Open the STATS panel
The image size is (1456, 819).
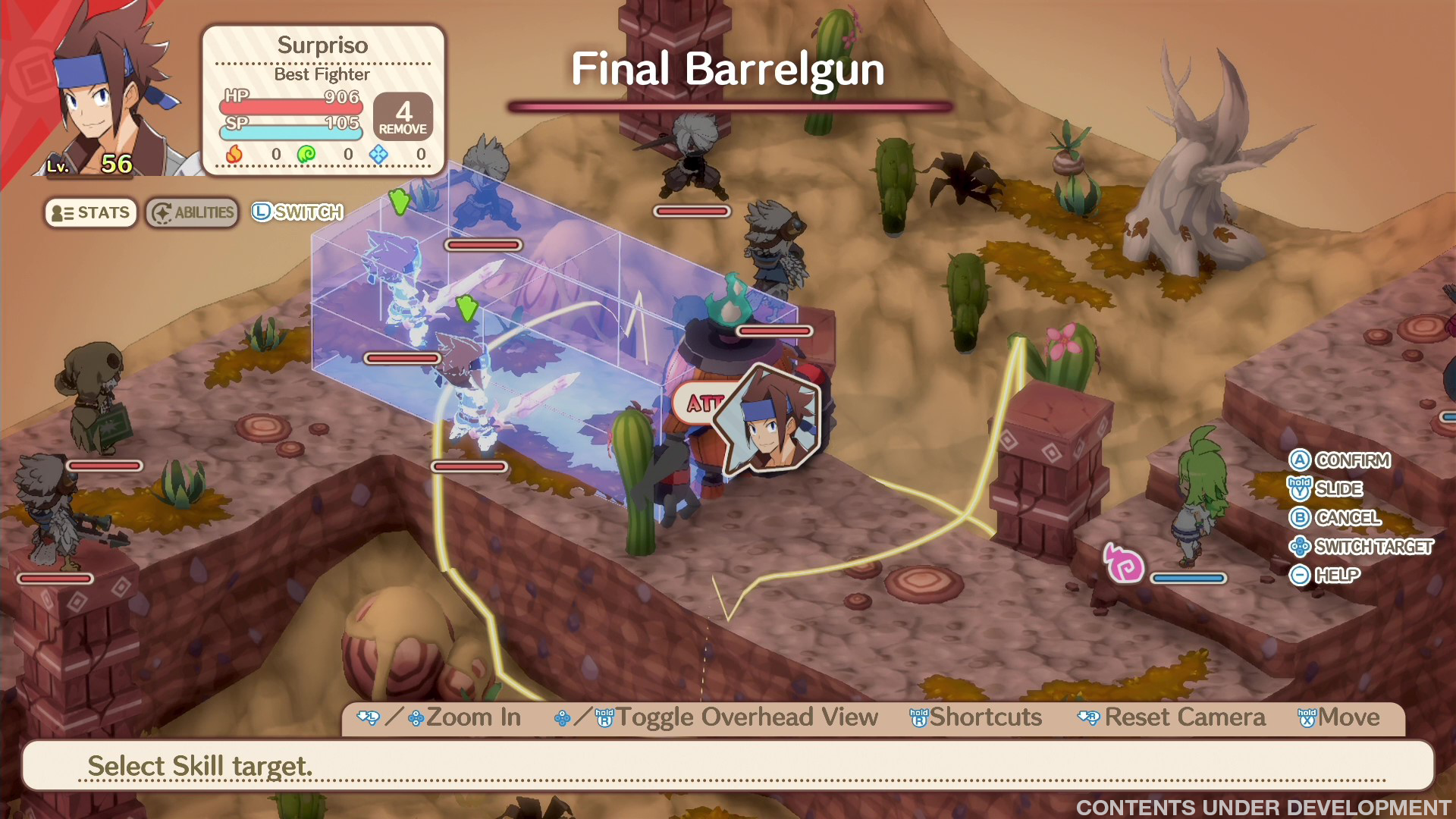coord(90,212)
